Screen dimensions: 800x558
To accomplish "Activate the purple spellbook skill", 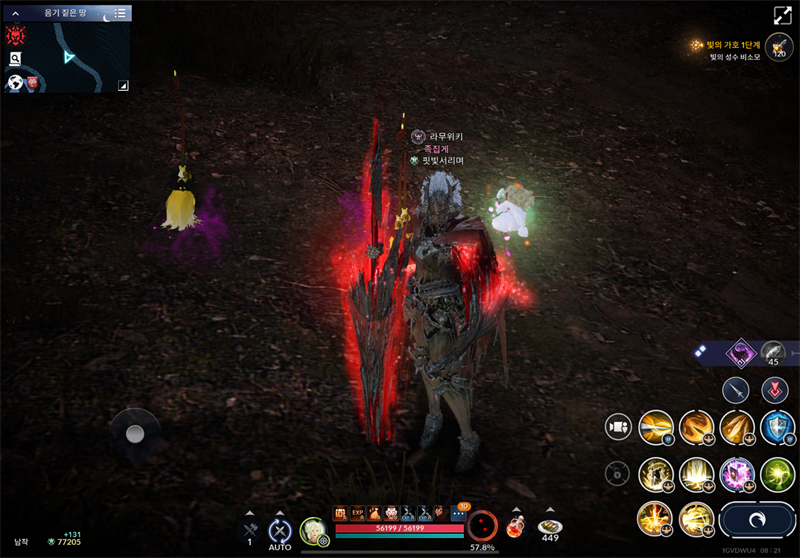I will point(737,473).
